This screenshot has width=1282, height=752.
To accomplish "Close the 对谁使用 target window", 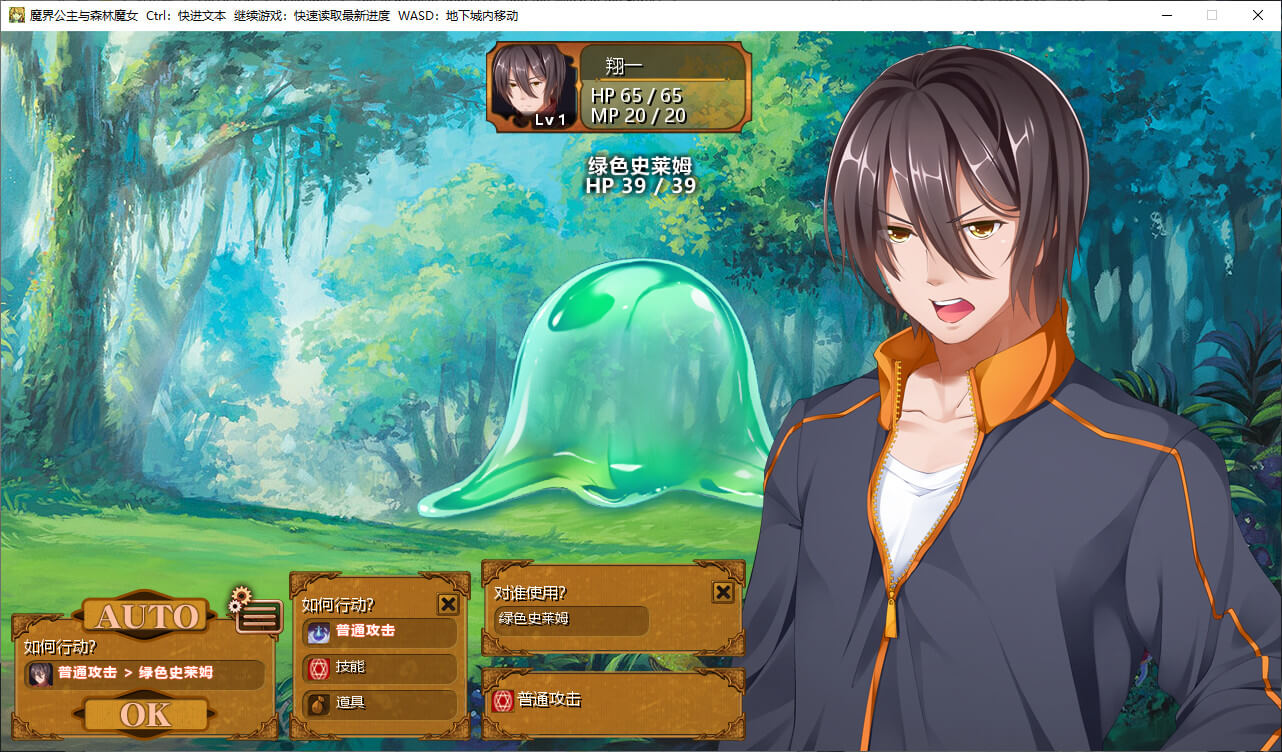I will (723, 593).
